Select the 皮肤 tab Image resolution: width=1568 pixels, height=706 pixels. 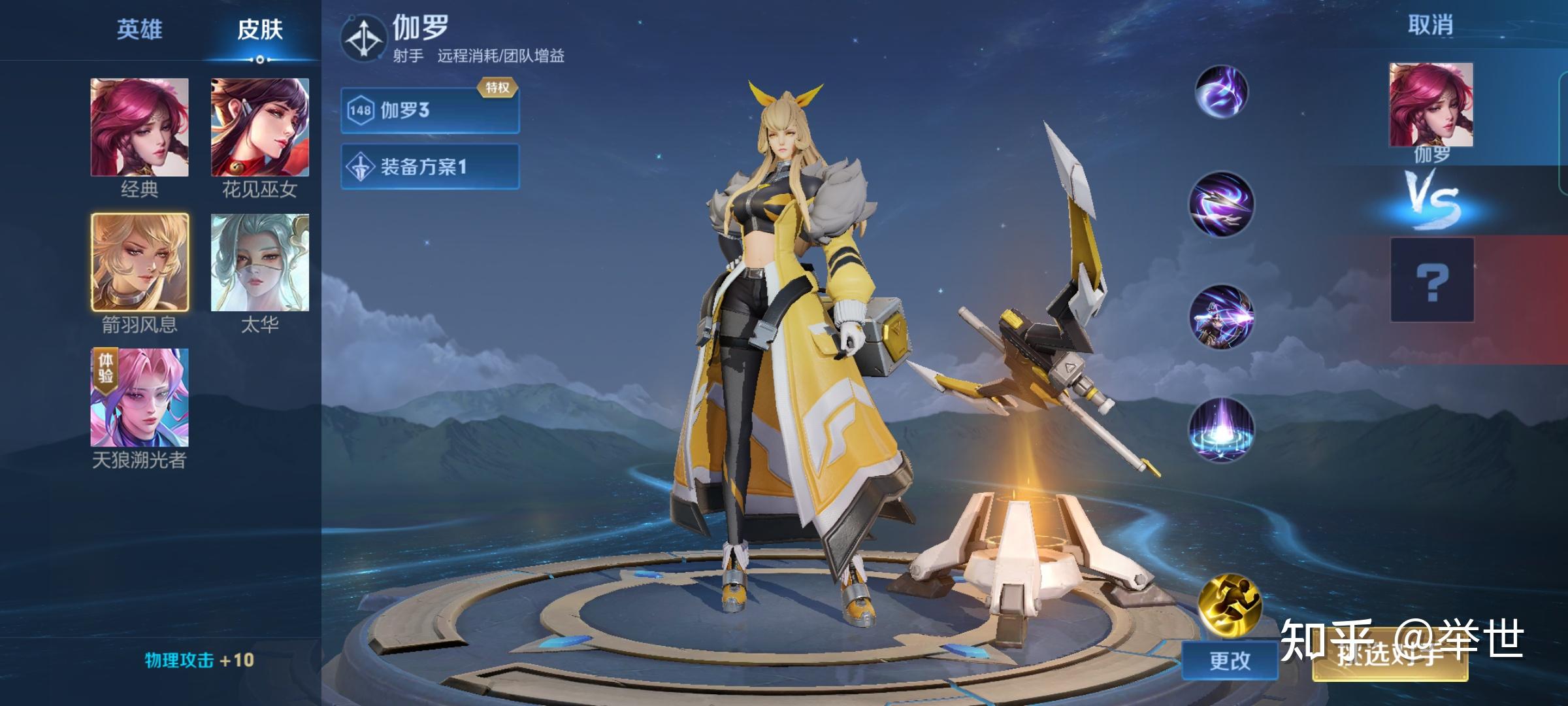pyautogui.click(x=259, y=30)
